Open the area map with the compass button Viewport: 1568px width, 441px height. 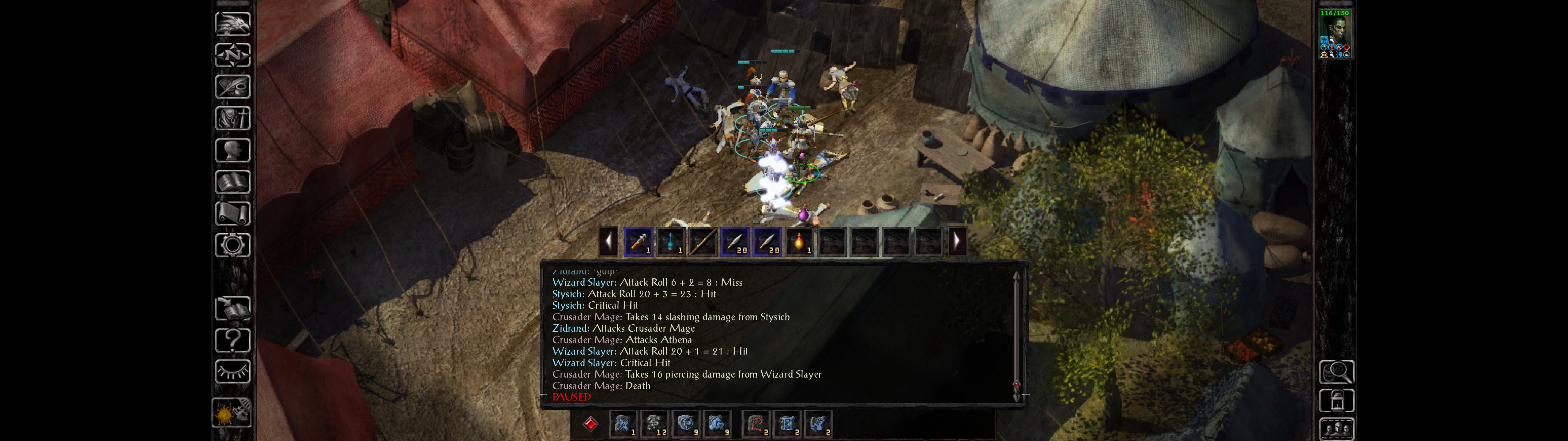point(232,55)
